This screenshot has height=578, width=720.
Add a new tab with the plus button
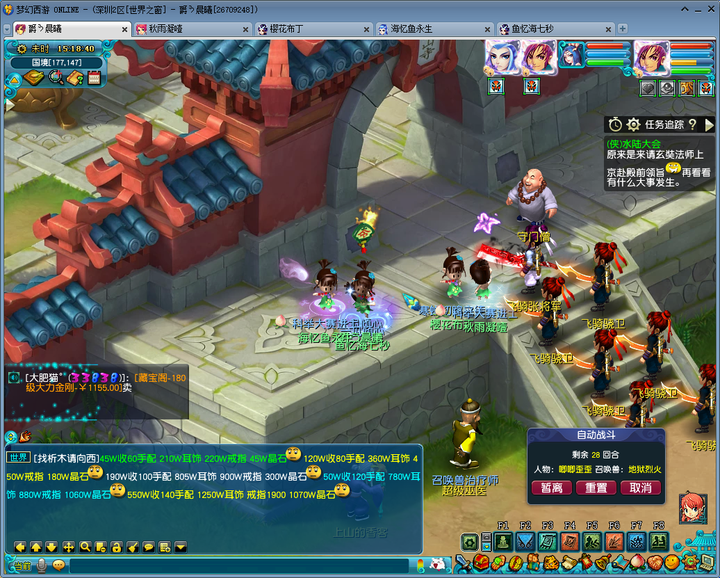pyautogui.click(x=622, y=29)
